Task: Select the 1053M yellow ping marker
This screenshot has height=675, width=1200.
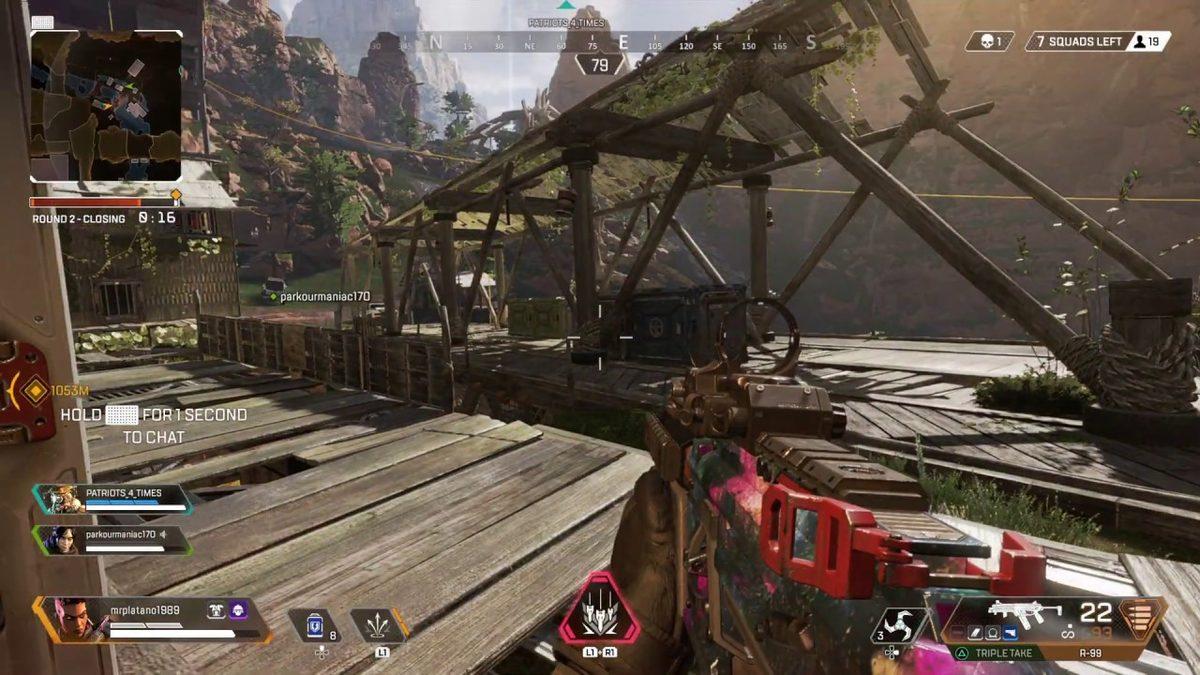Action: [36, 390]
